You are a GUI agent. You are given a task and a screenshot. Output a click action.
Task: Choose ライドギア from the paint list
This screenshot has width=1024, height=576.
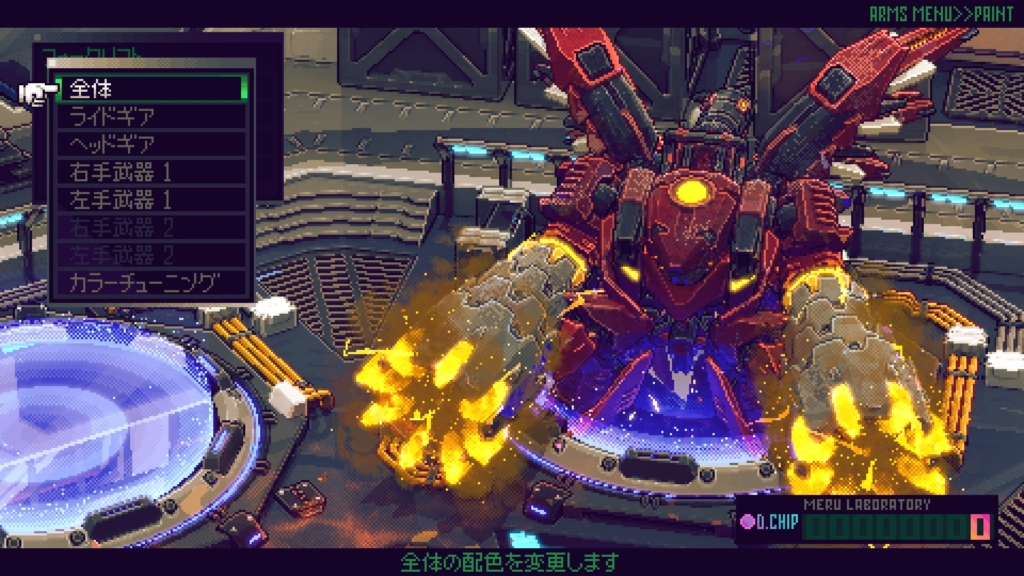click(150, 116)
